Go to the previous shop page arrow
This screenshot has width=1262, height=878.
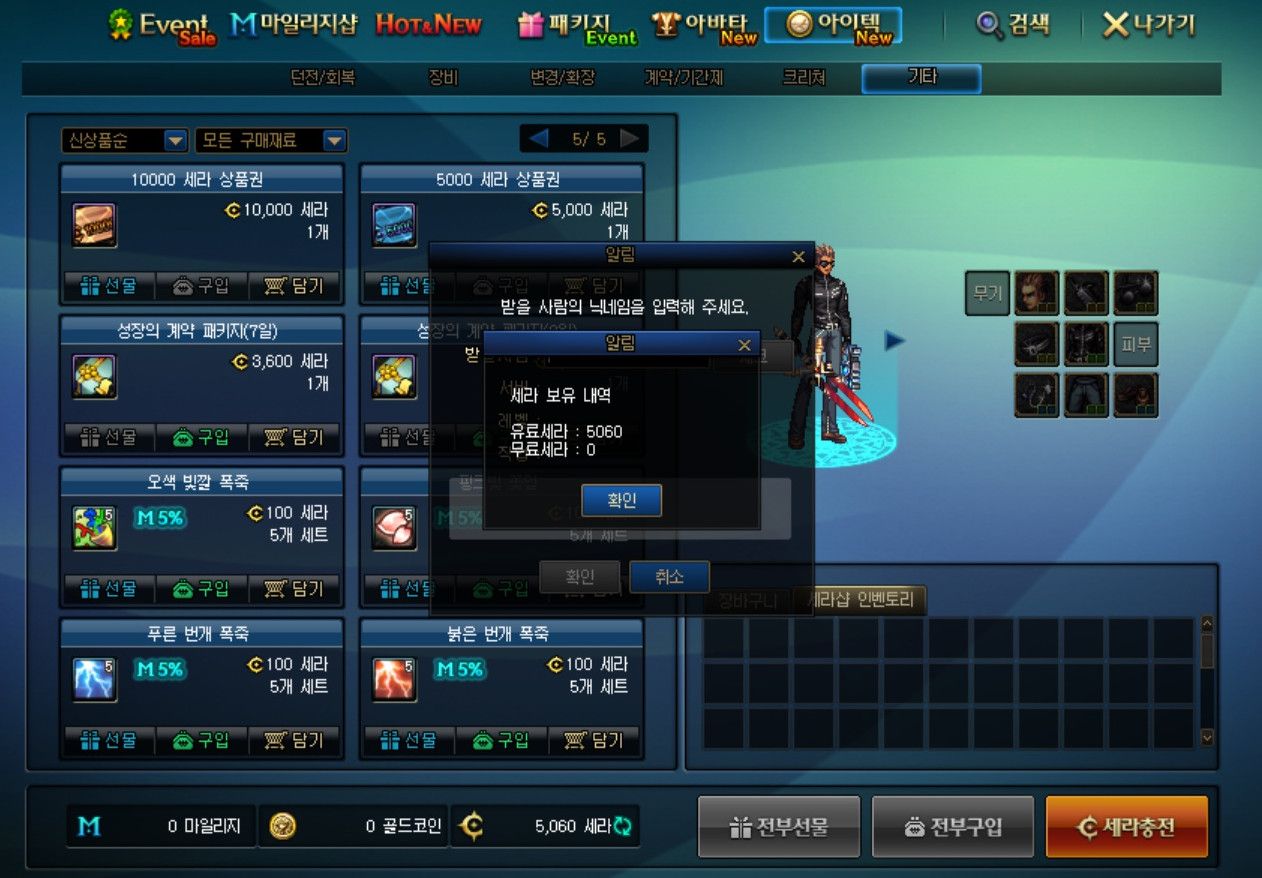point(538,138)
